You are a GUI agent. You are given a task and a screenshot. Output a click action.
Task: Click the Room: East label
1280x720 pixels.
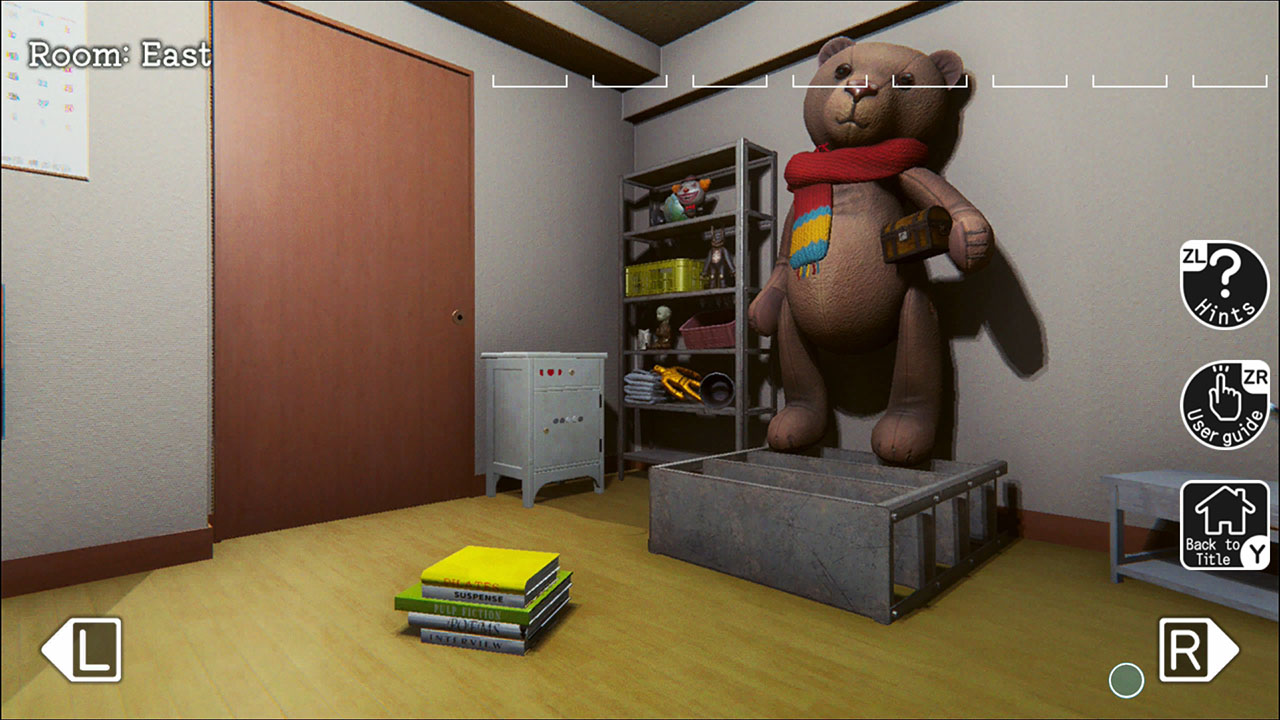click(120, 55)
